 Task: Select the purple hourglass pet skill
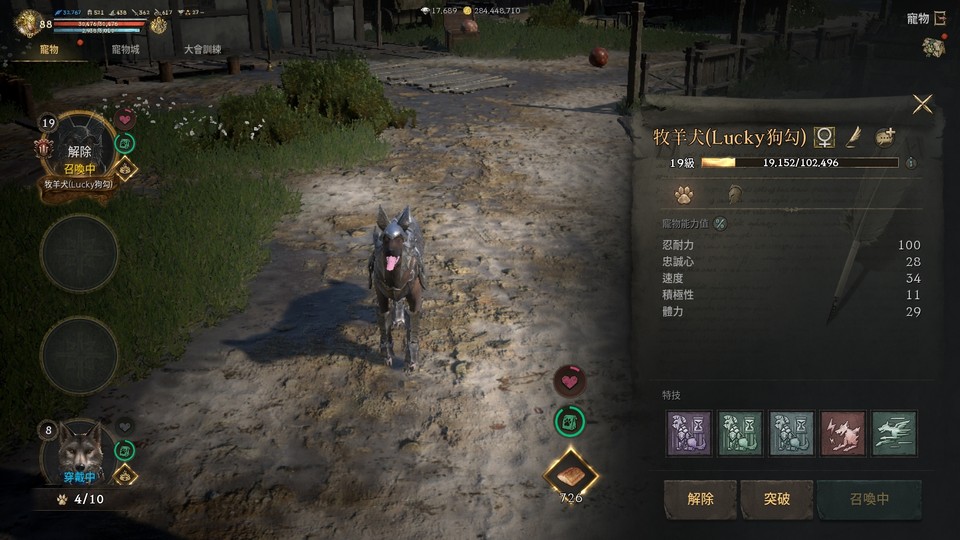pos(689,433)
